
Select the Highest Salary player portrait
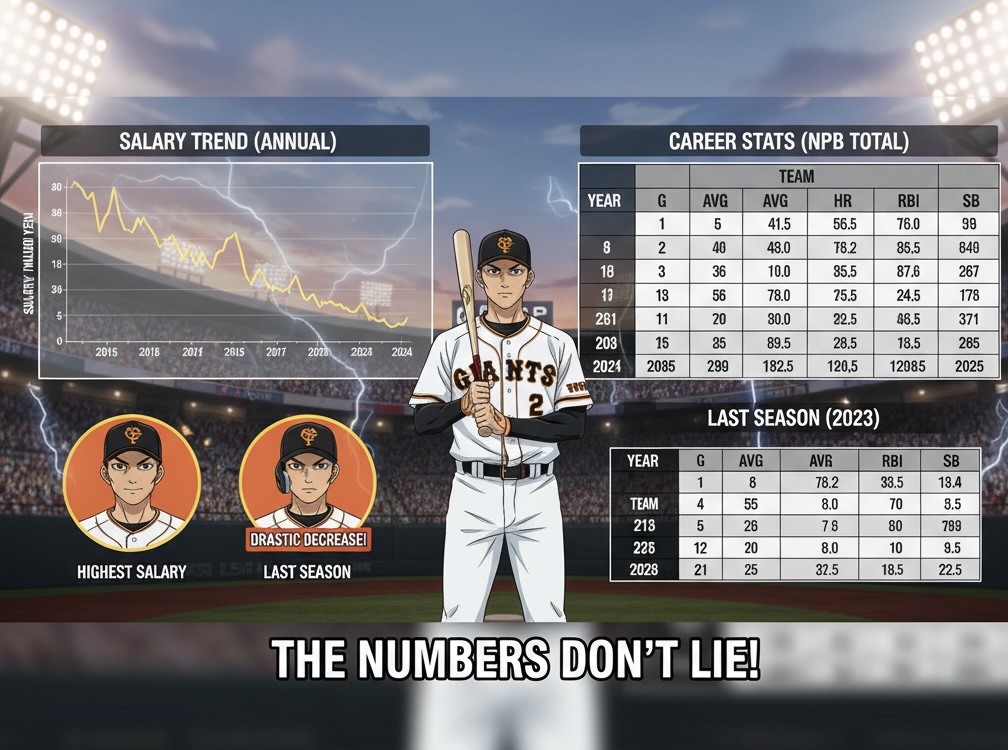(131, 483)
